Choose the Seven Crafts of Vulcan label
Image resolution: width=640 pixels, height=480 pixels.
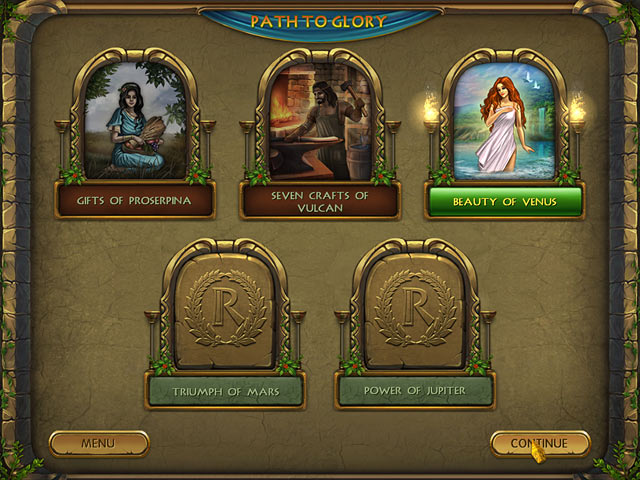[320, 201]
